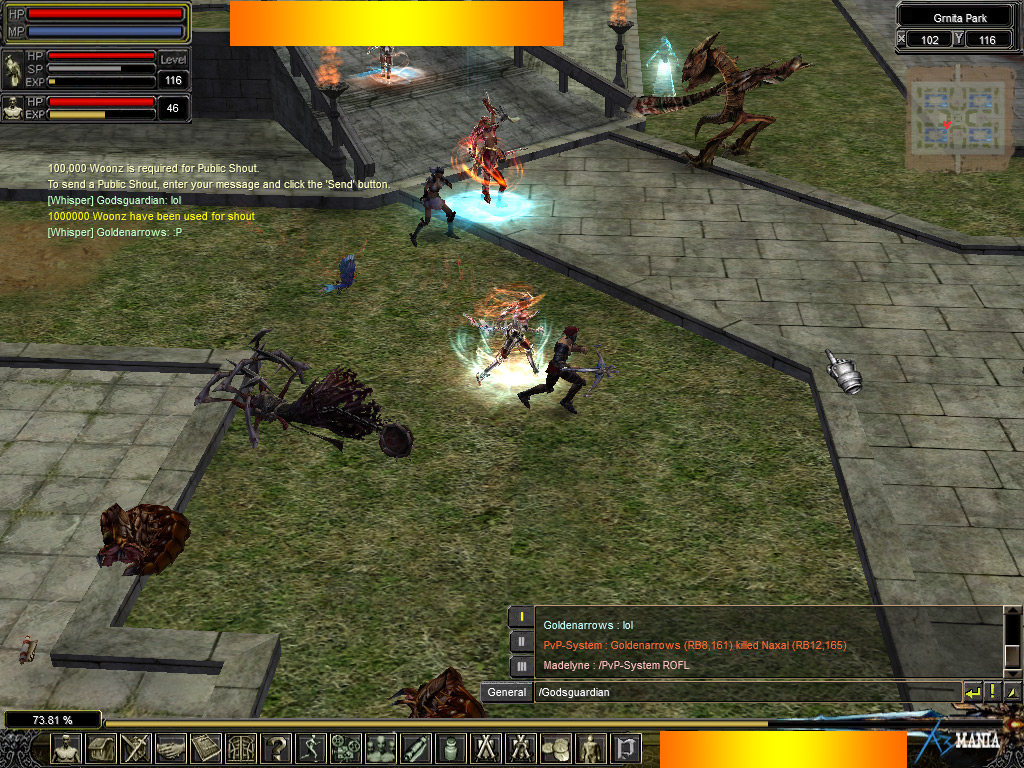Open the coins icon in toolbar
The width and height of the screenshot is (1024, 768).
pos(556,747)
